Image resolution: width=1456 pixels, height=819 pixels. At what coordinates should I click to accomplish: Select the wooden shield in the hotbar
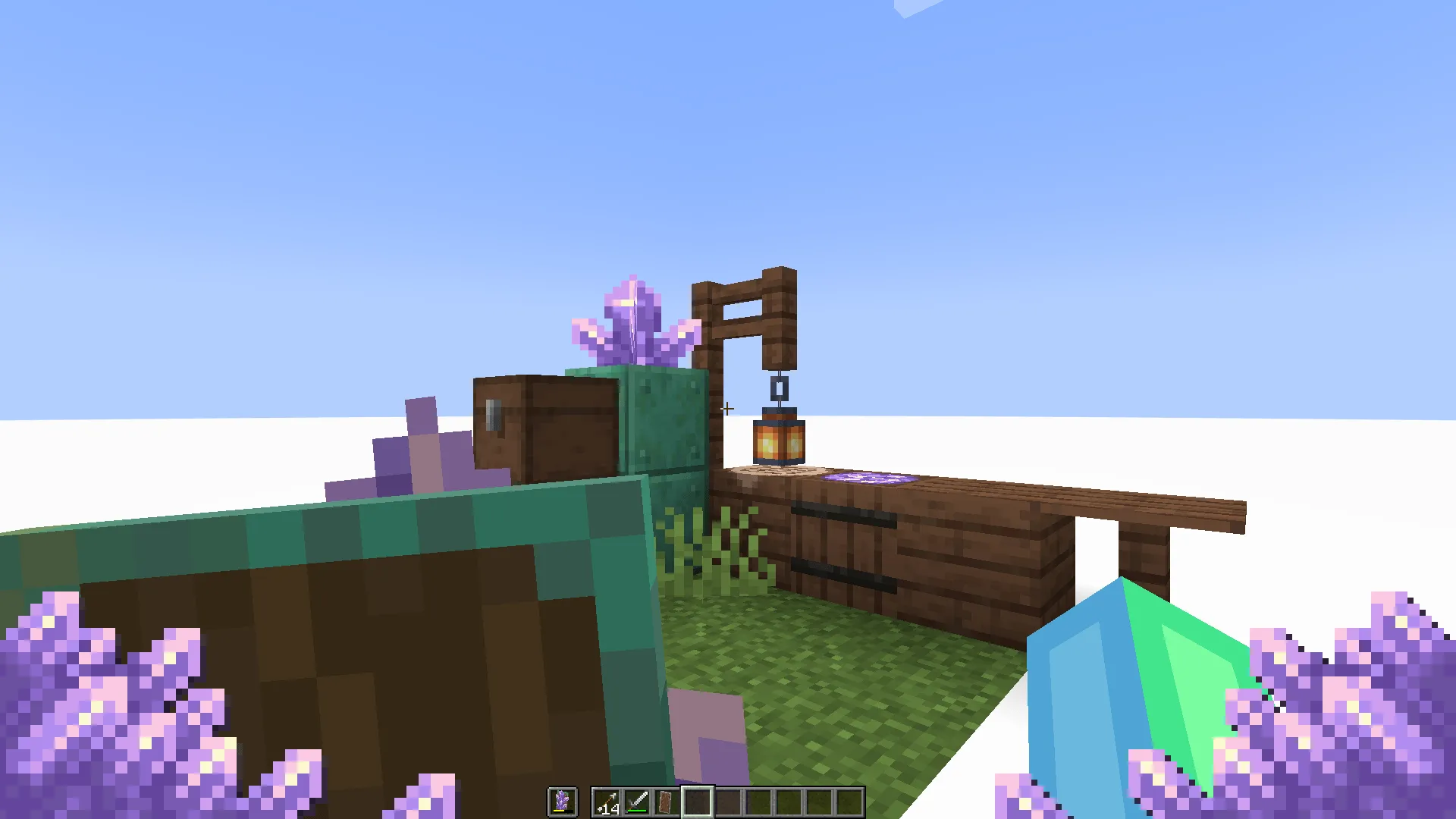click(667, 800)
